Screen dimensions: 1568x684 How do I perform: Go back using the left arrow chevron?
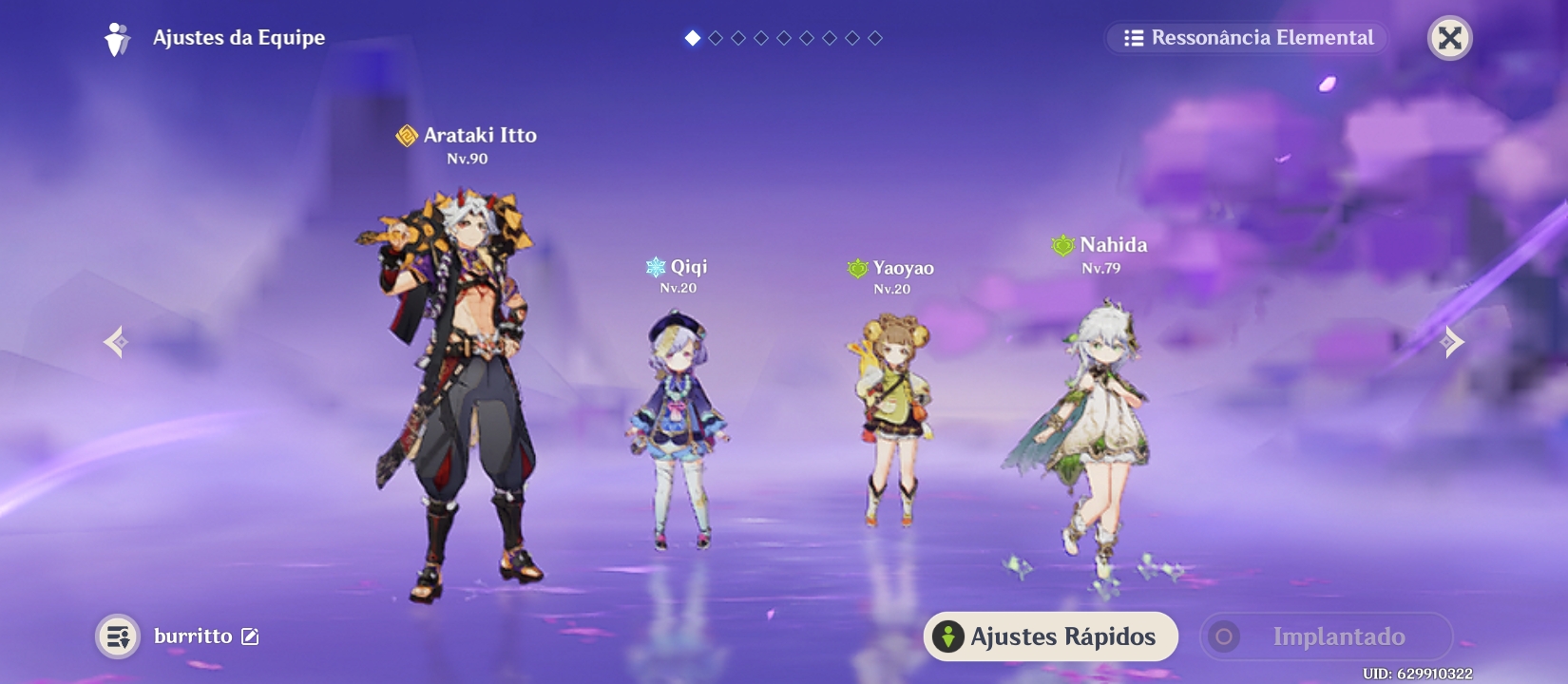(x=116, y=340)
